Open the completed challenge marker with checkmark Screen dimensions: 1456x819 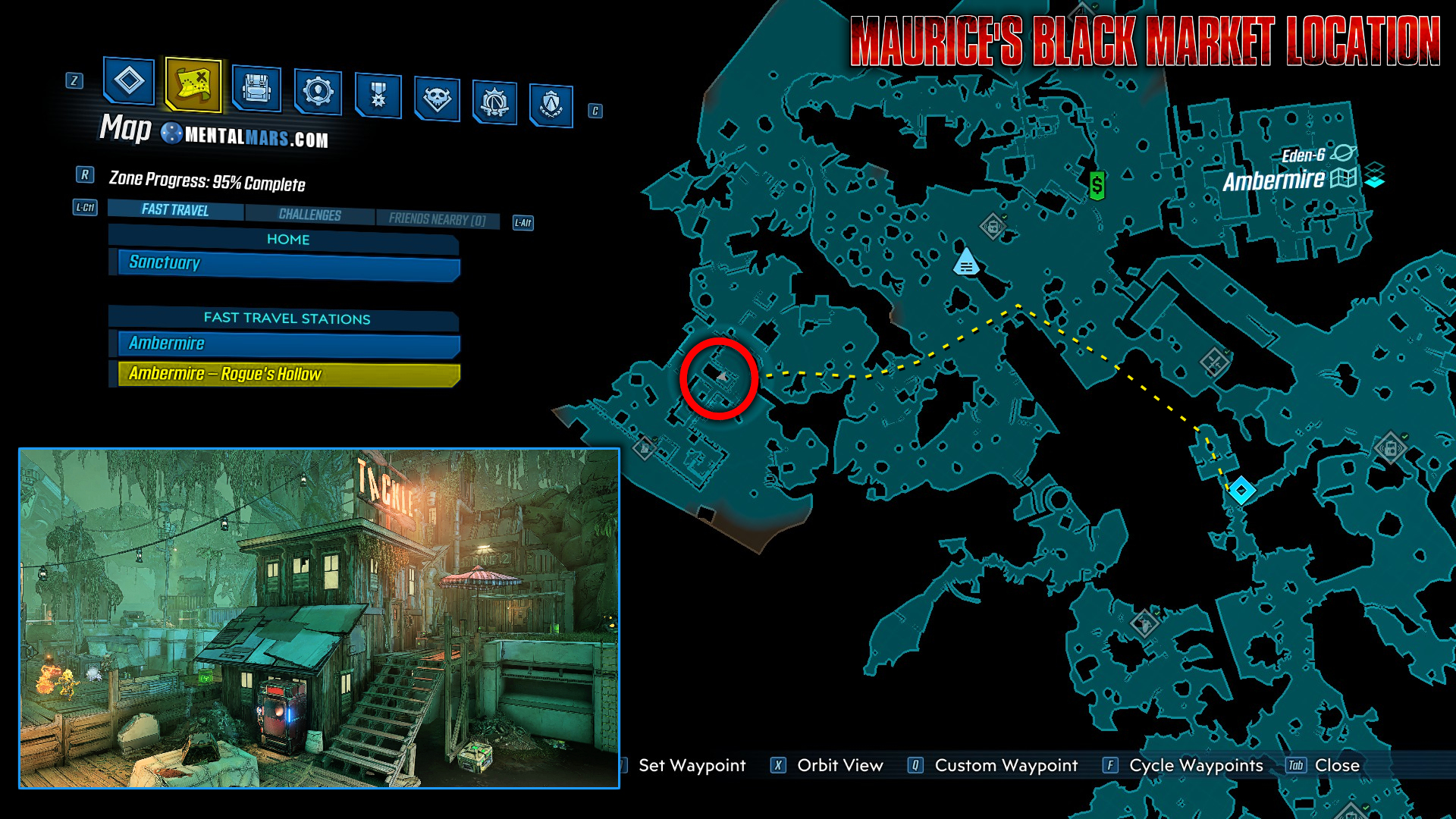point(1213,362)
